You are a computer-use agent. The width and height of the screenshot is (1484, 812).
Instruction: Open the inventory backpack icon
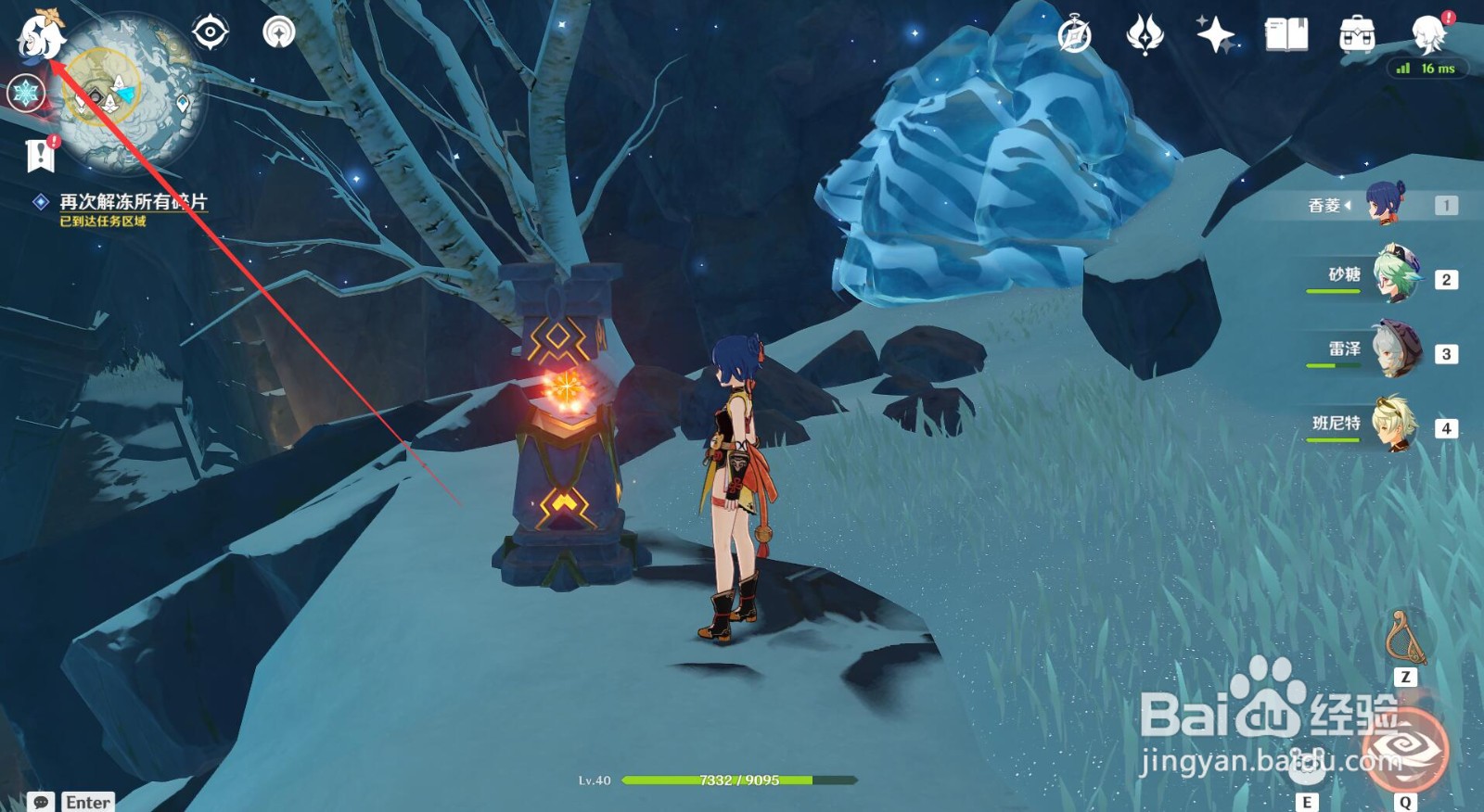pyautogui.click(x=1357, y=36)
